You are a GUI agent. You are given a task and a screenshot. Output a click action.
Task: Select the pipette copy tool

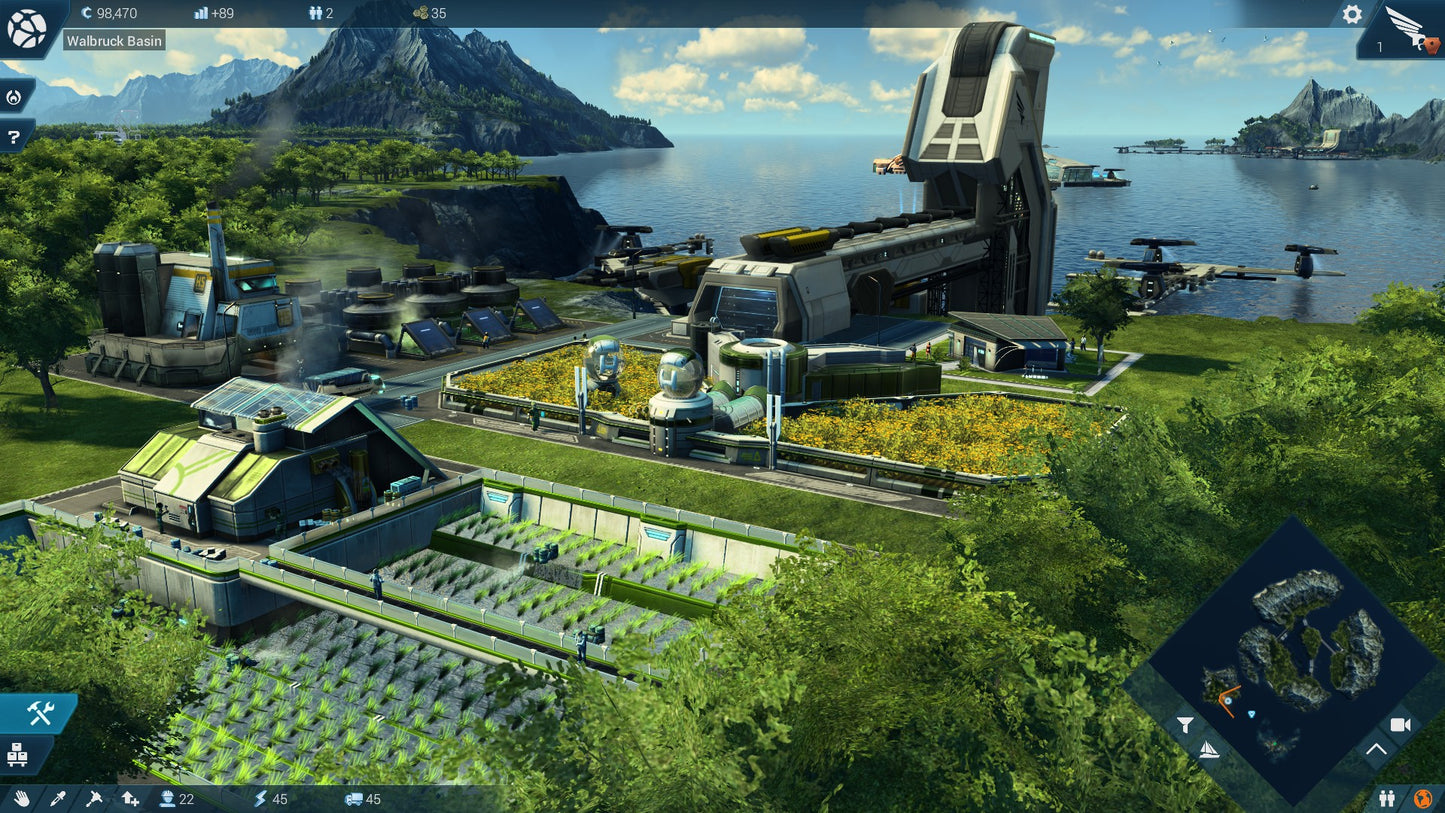pyautogui.click(x=58, y=799)
